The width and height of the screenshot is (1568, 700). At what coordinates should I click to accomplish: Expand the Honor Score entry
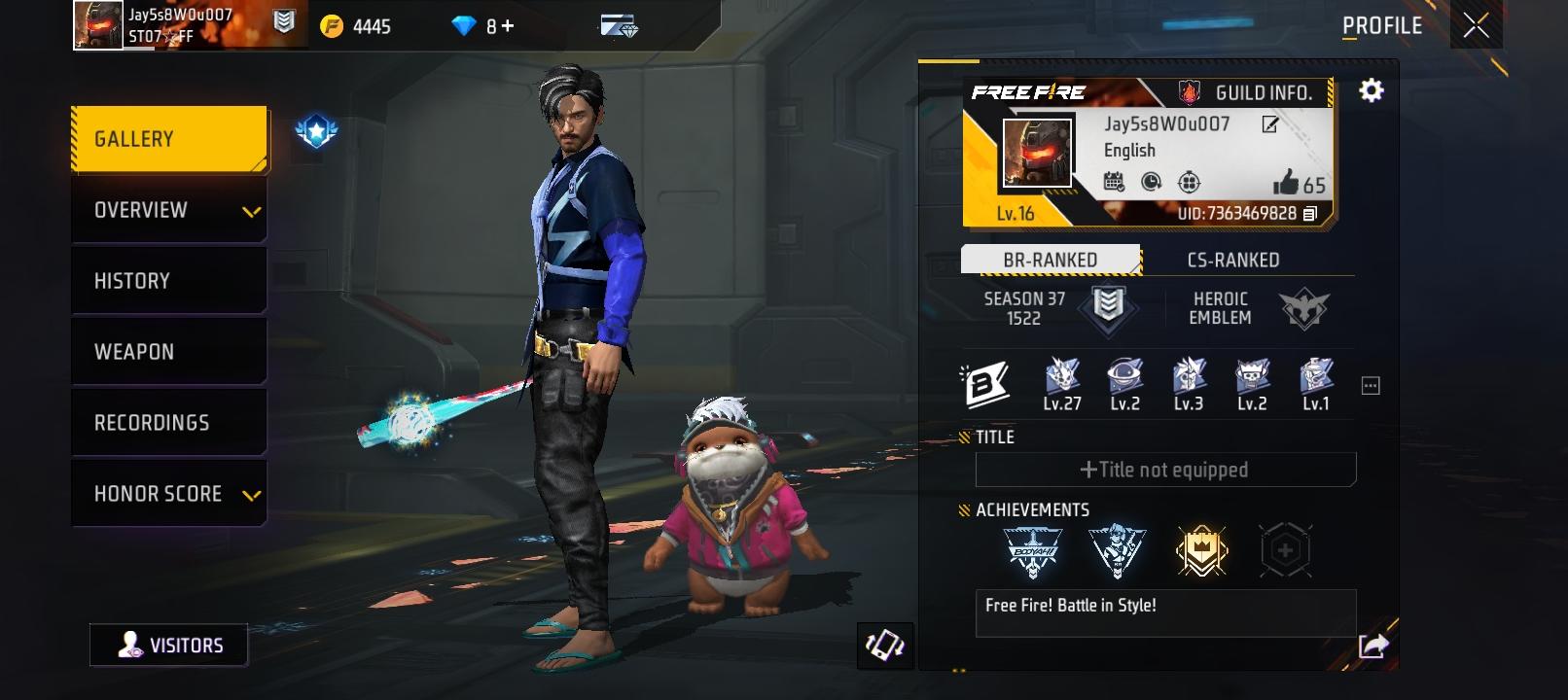coord(169,494)
